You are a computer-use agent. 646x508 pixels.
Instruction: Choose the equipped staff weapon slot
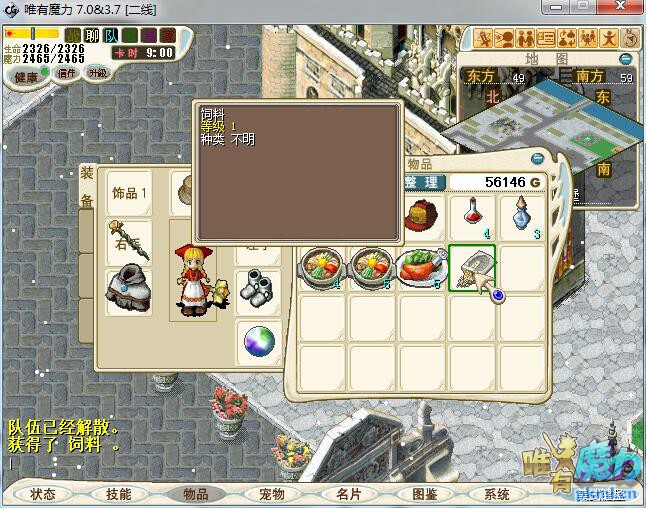(130, 241)
